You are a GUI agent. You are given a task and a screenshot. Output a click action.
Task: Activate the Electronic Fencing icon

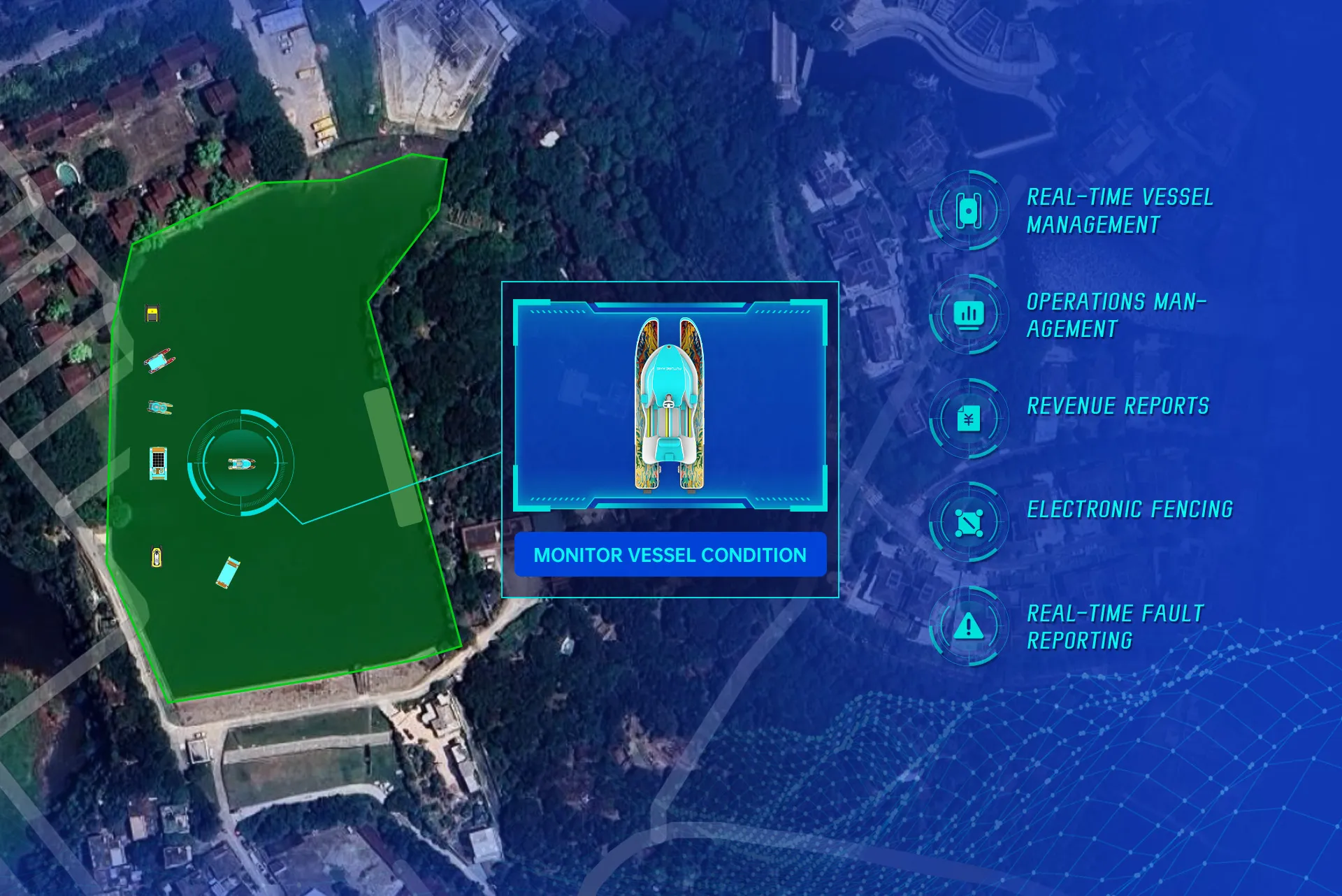(x=968, y=522)
